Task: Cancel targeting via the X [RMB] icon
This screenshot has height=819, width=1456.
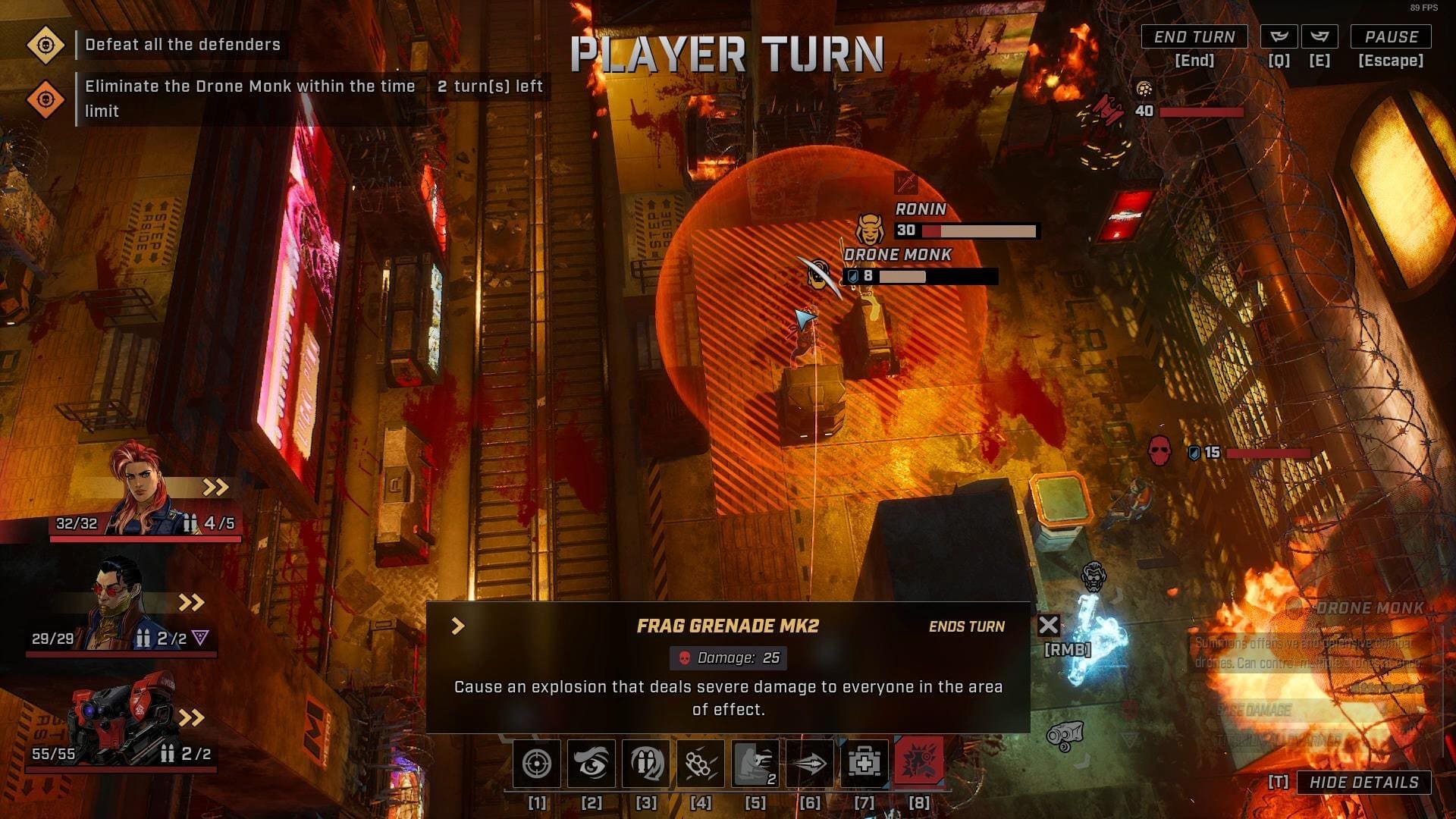Action: pyautogui.click(x=1050, y=626)
